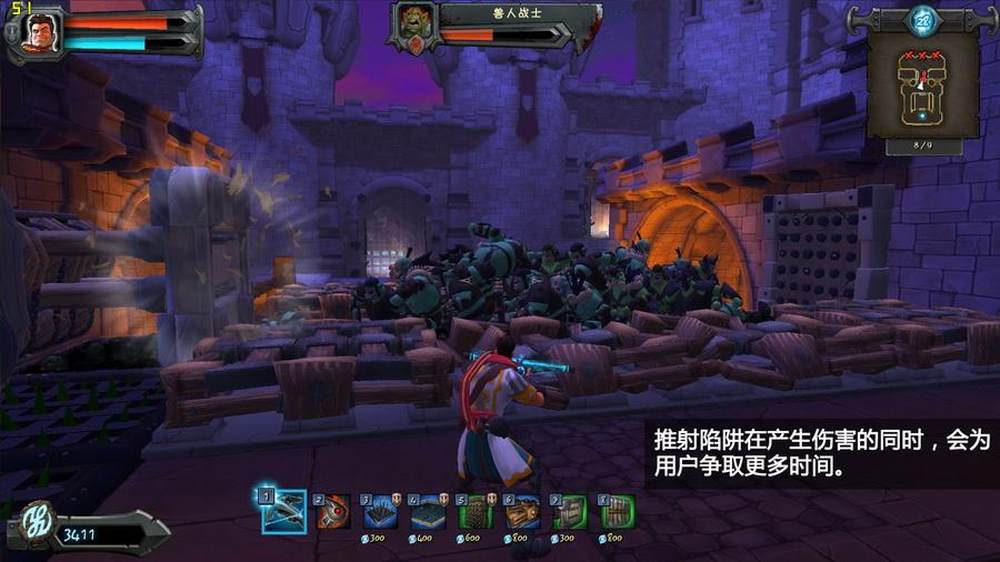Select the crossbow weapon in slot 1
Viewport: 1000px width, 562px height.
[283, 511]
